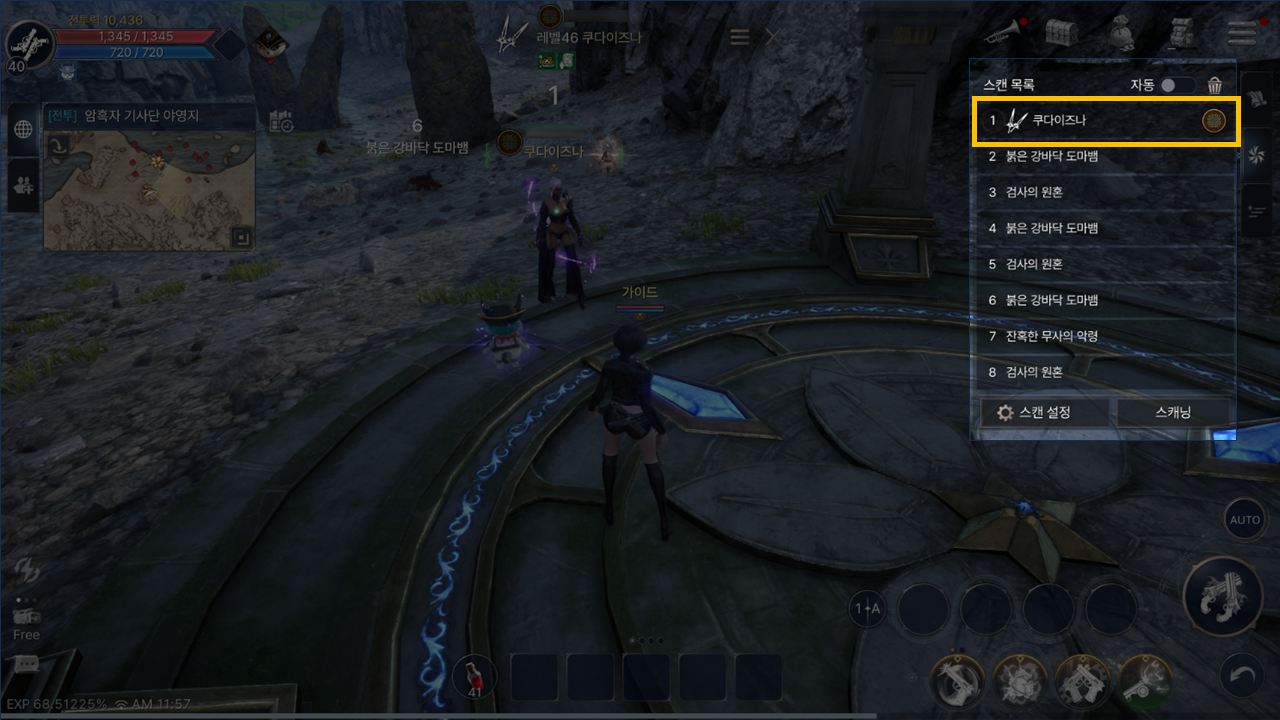Open the chat speech bubble
The width and height of the screenshot is (1280, 720).
click(26, 664)
